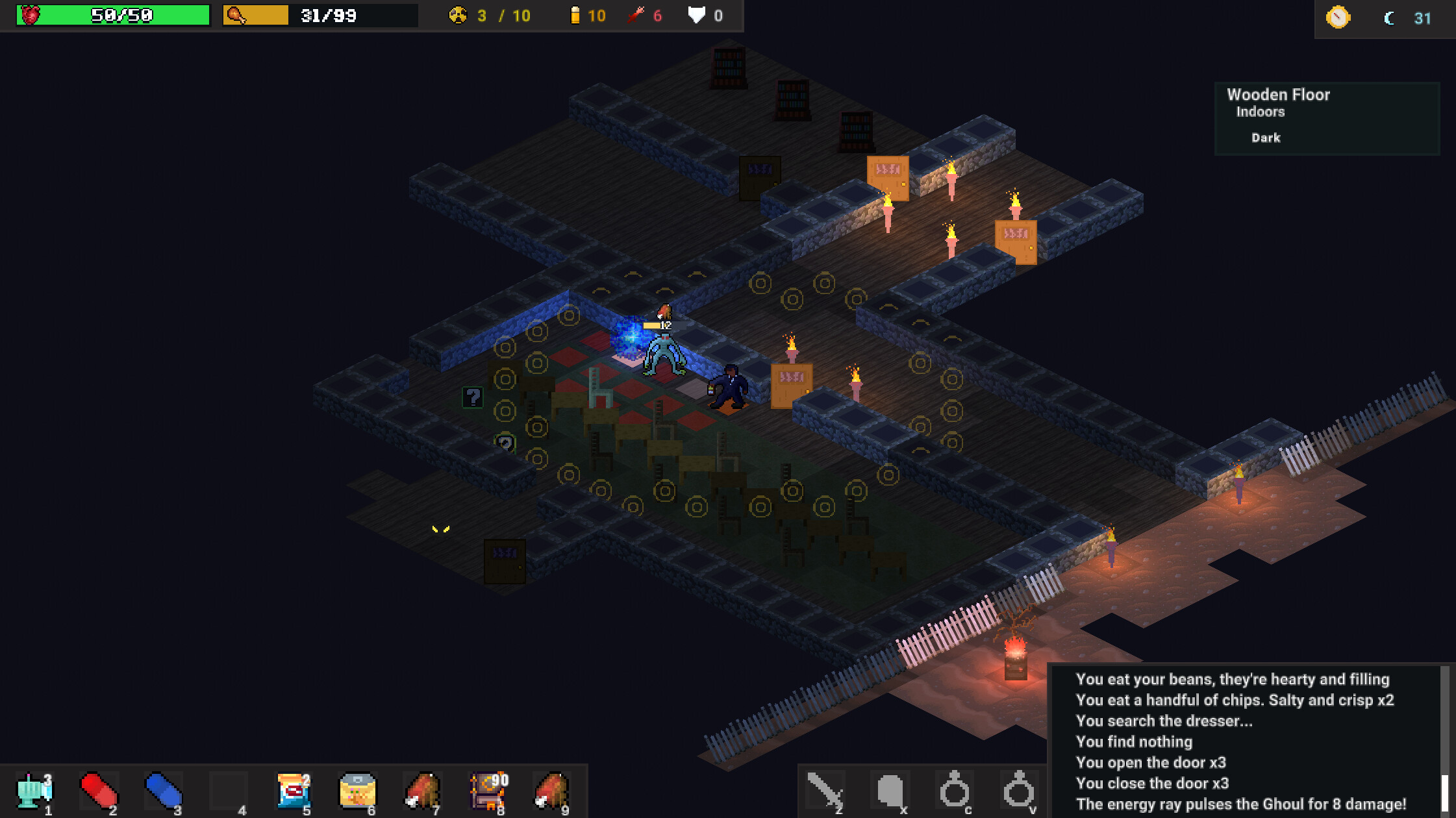Select the lamp item in hotbar slot 1
Viewport: 1456px width, 818px height.
click(x=34, y=791)
